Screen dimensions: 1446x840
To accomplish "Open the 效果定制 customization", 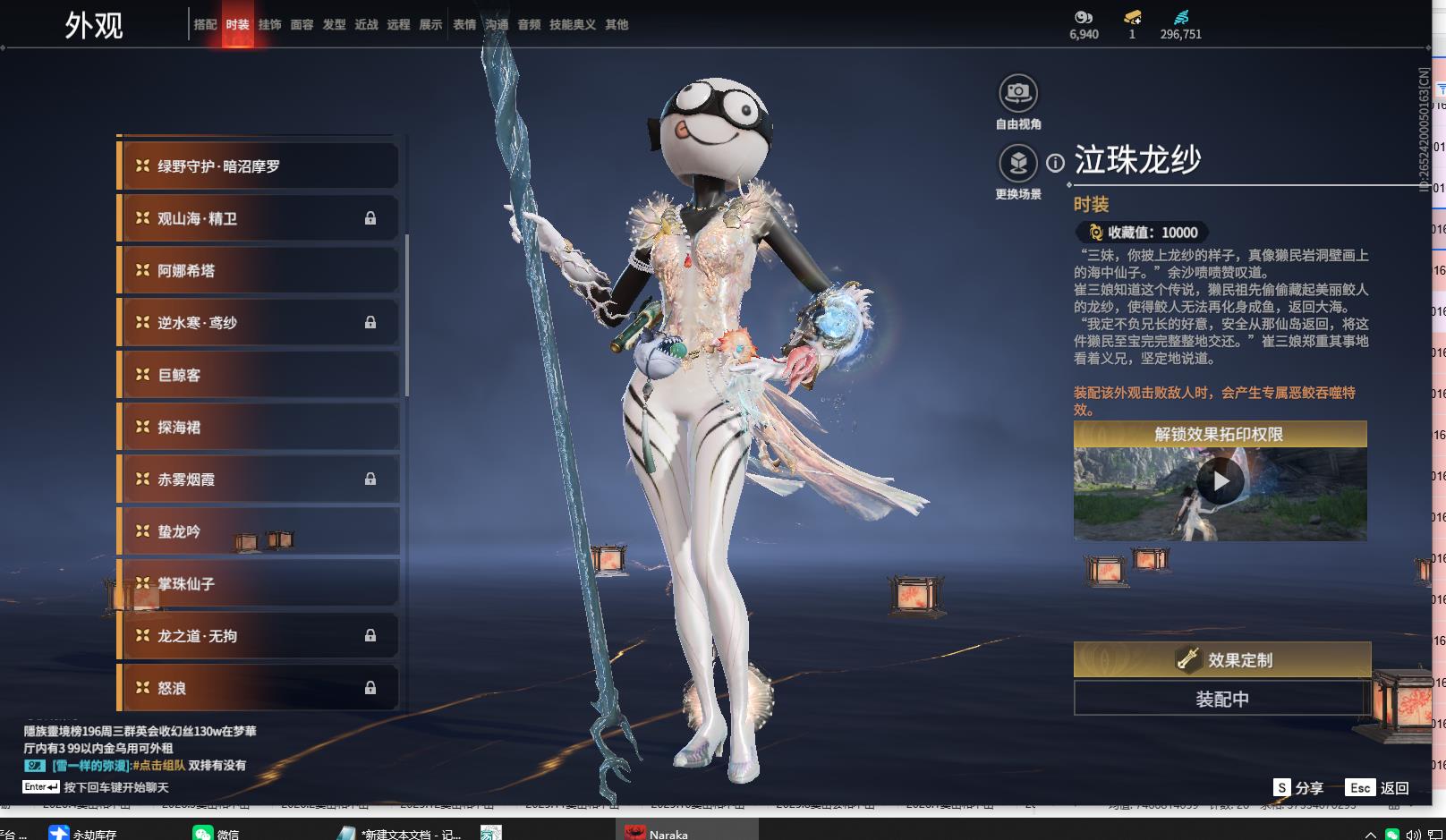I will pos(1221,660).
